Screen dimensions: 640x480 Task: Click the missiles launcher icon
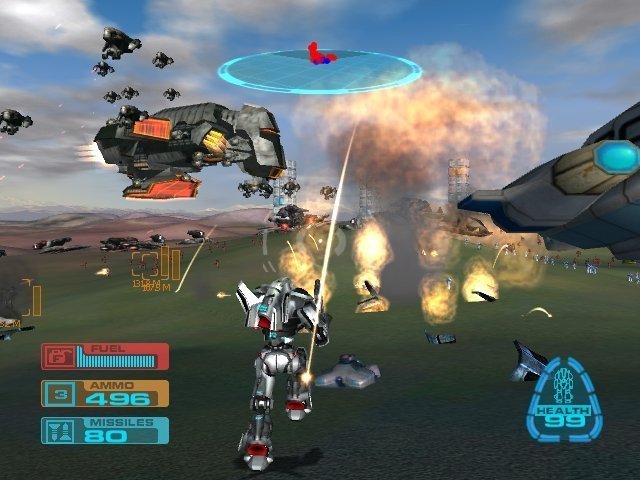(60, 431)
